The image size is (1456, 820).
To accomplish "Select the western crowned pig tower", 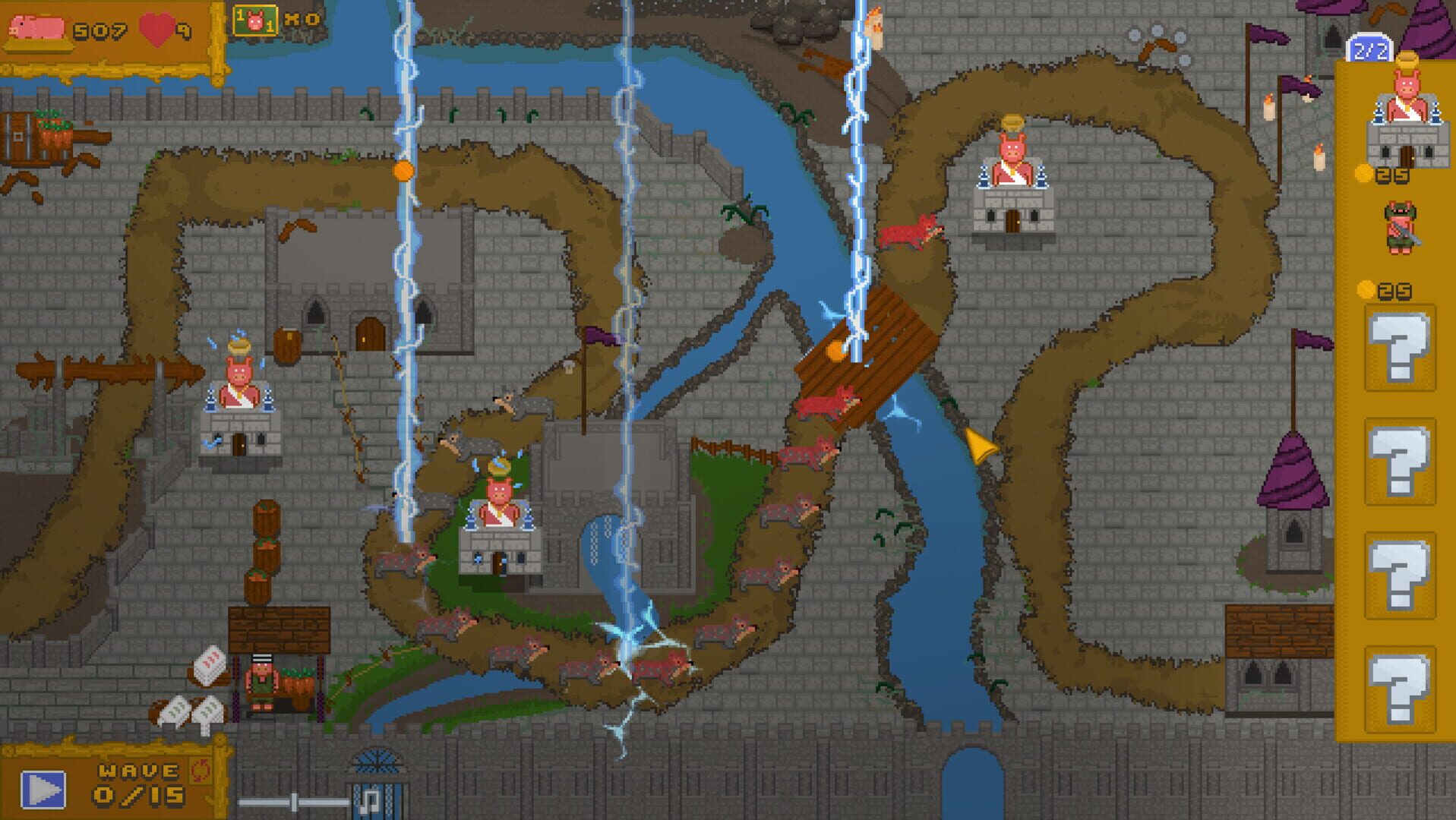I will (239, 402).
